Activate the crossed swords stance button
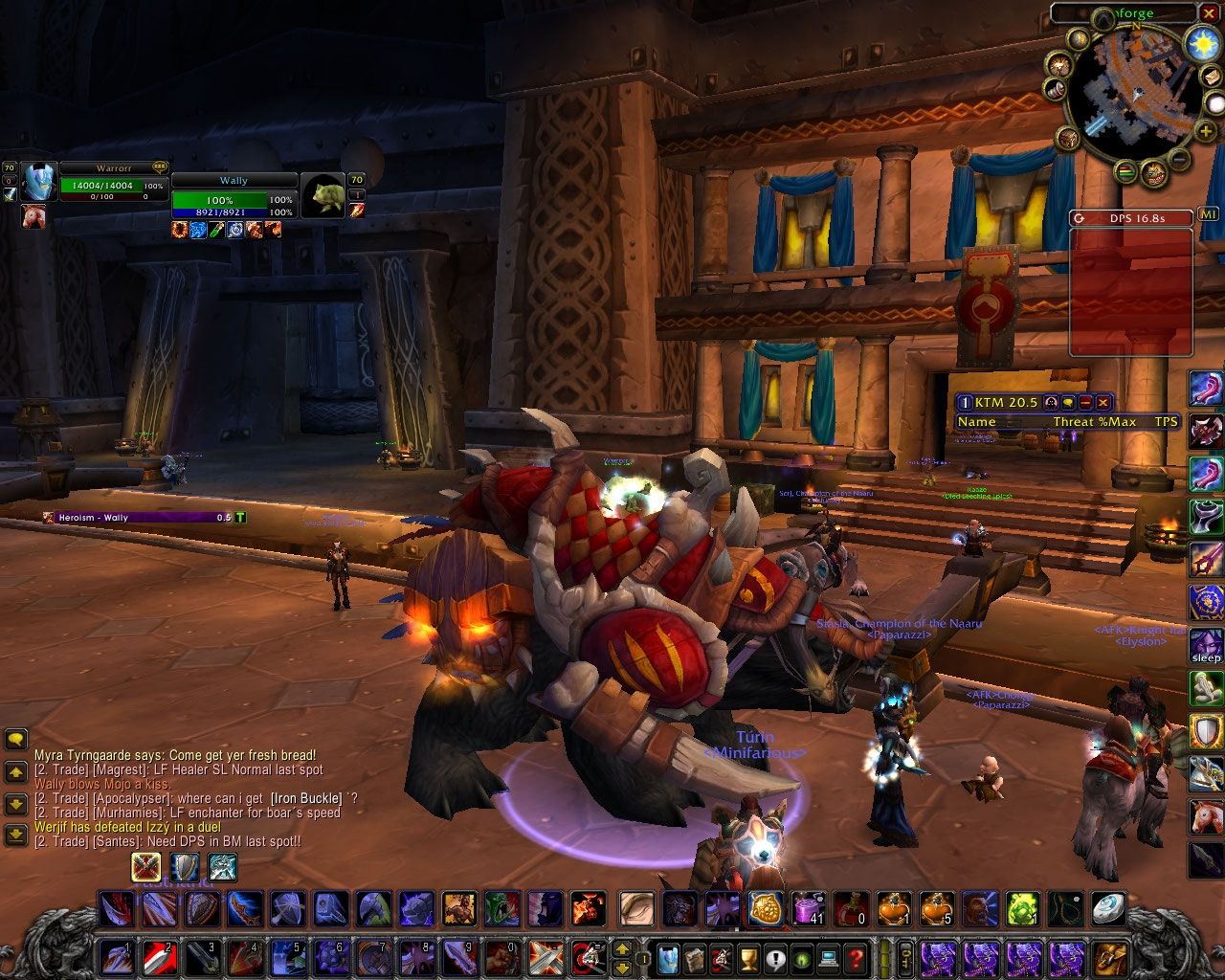This screenshot has width=1225, height=980. coord(146,867)
